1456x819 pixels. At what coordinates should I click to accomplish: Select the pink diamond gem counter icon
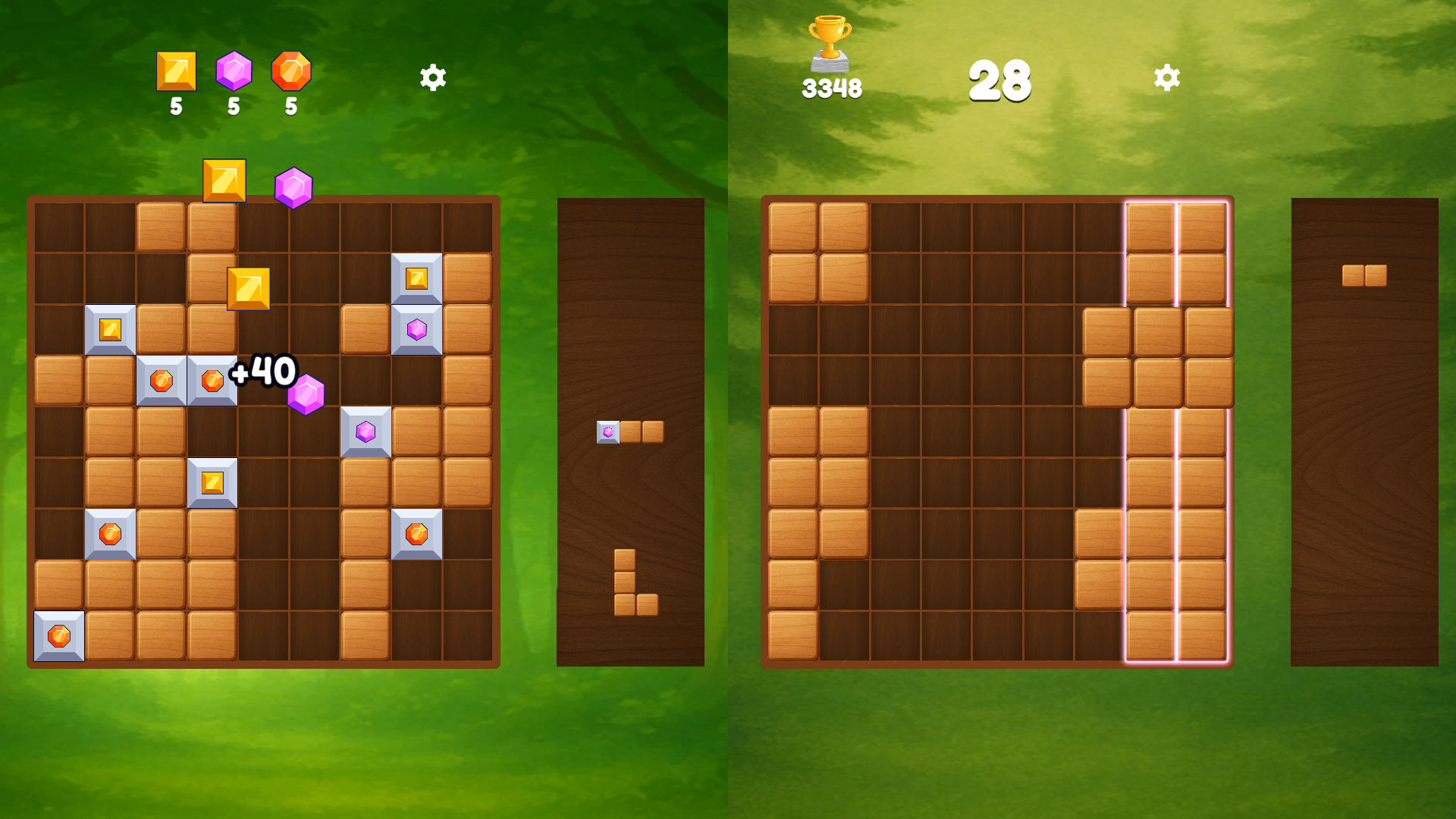[x=234, y=72]
